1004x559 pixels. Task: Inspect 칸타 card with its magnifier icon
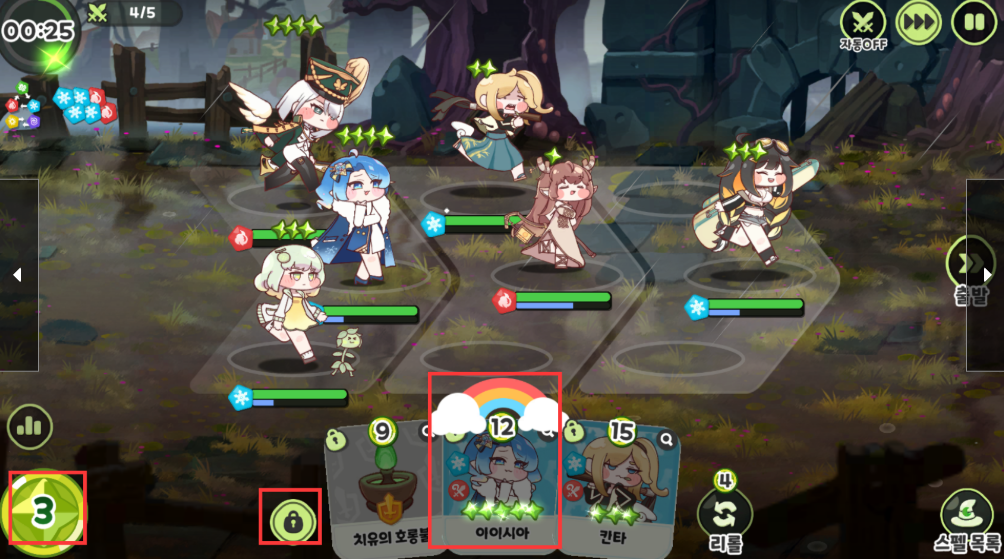click(x=667, y=439)
